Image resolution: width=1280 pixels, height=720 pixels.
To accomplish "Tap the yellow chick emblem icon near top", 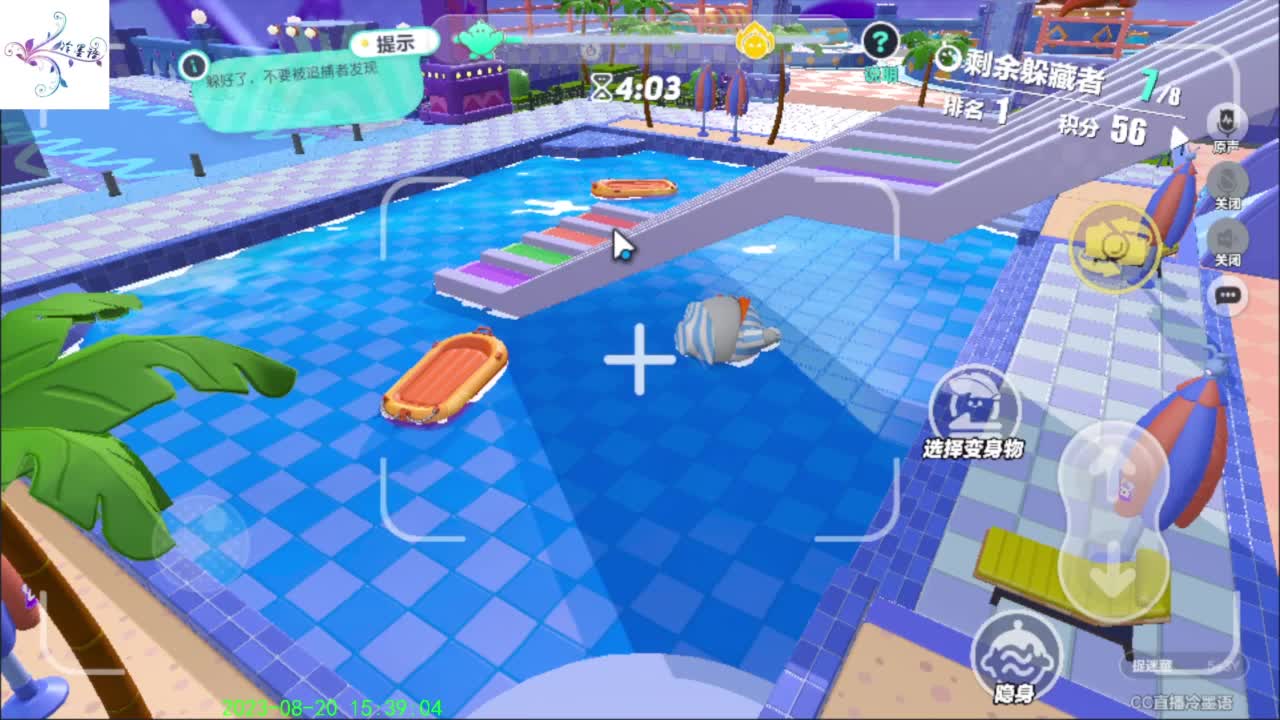I will click(x=755, y=40).
